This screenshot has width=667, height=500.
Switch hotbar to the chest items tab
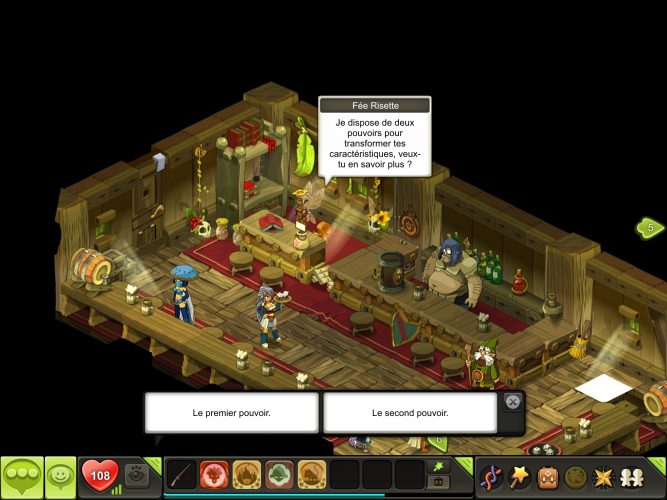click(437, 483)
